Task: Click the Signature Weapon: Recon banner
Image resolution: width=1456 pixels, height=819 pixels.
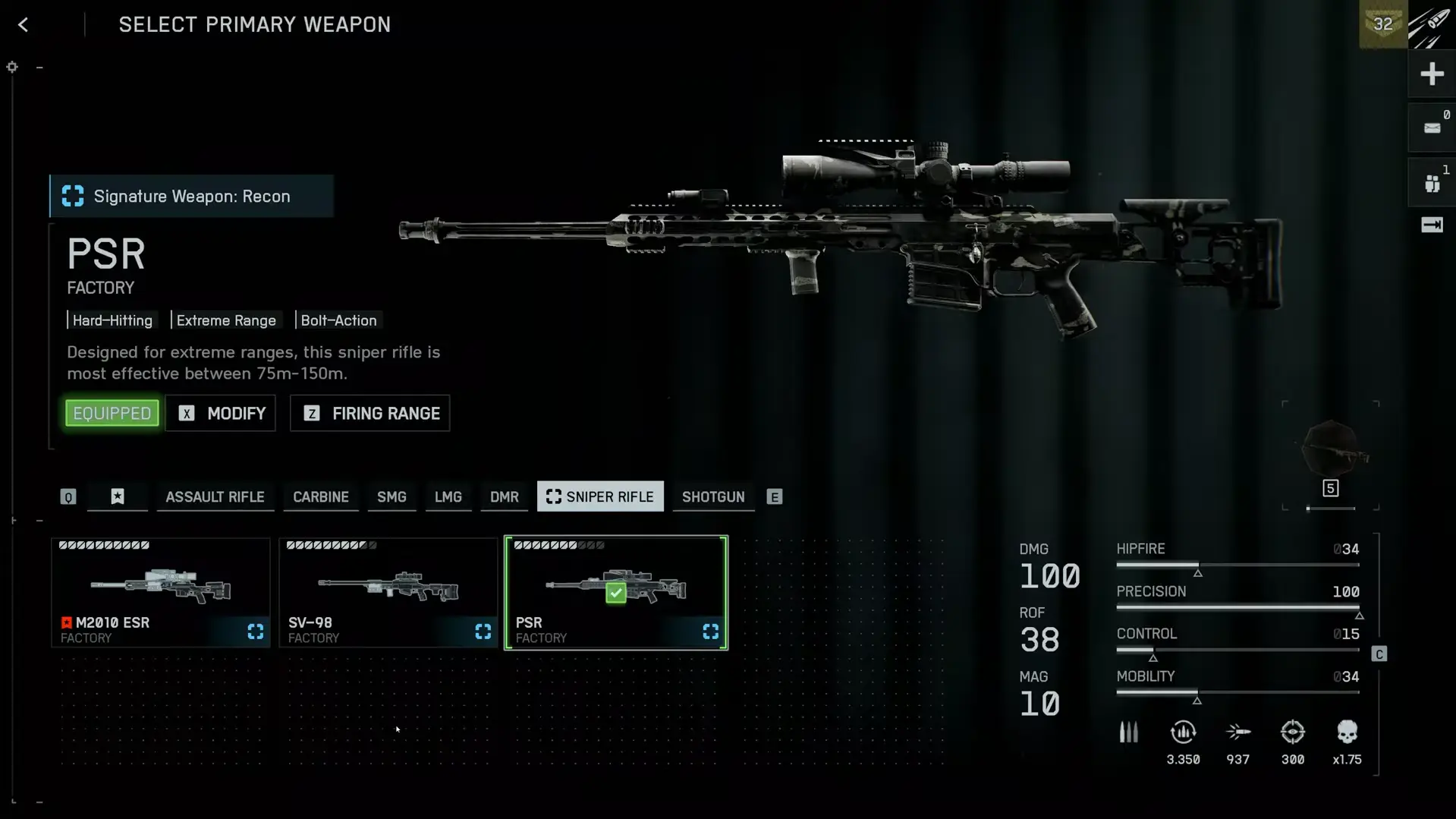Action: coord(192,197)
